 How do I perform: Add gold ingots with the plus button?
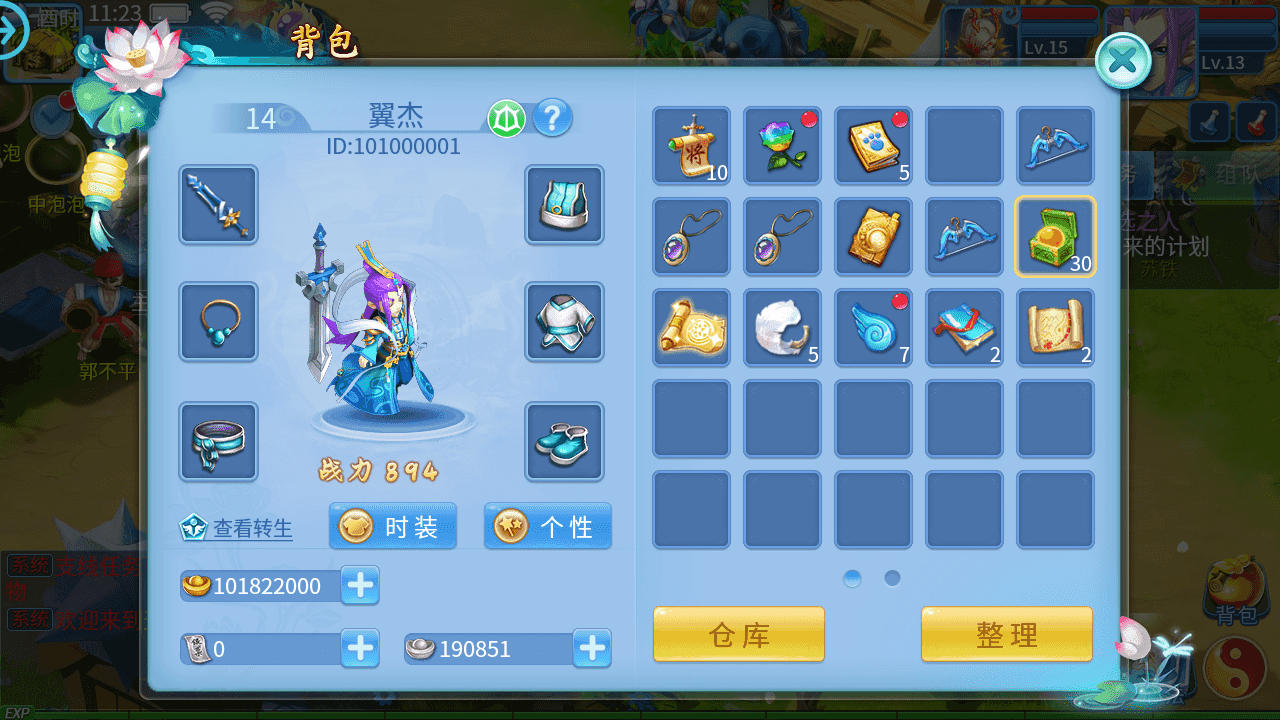tap(360, 585)
